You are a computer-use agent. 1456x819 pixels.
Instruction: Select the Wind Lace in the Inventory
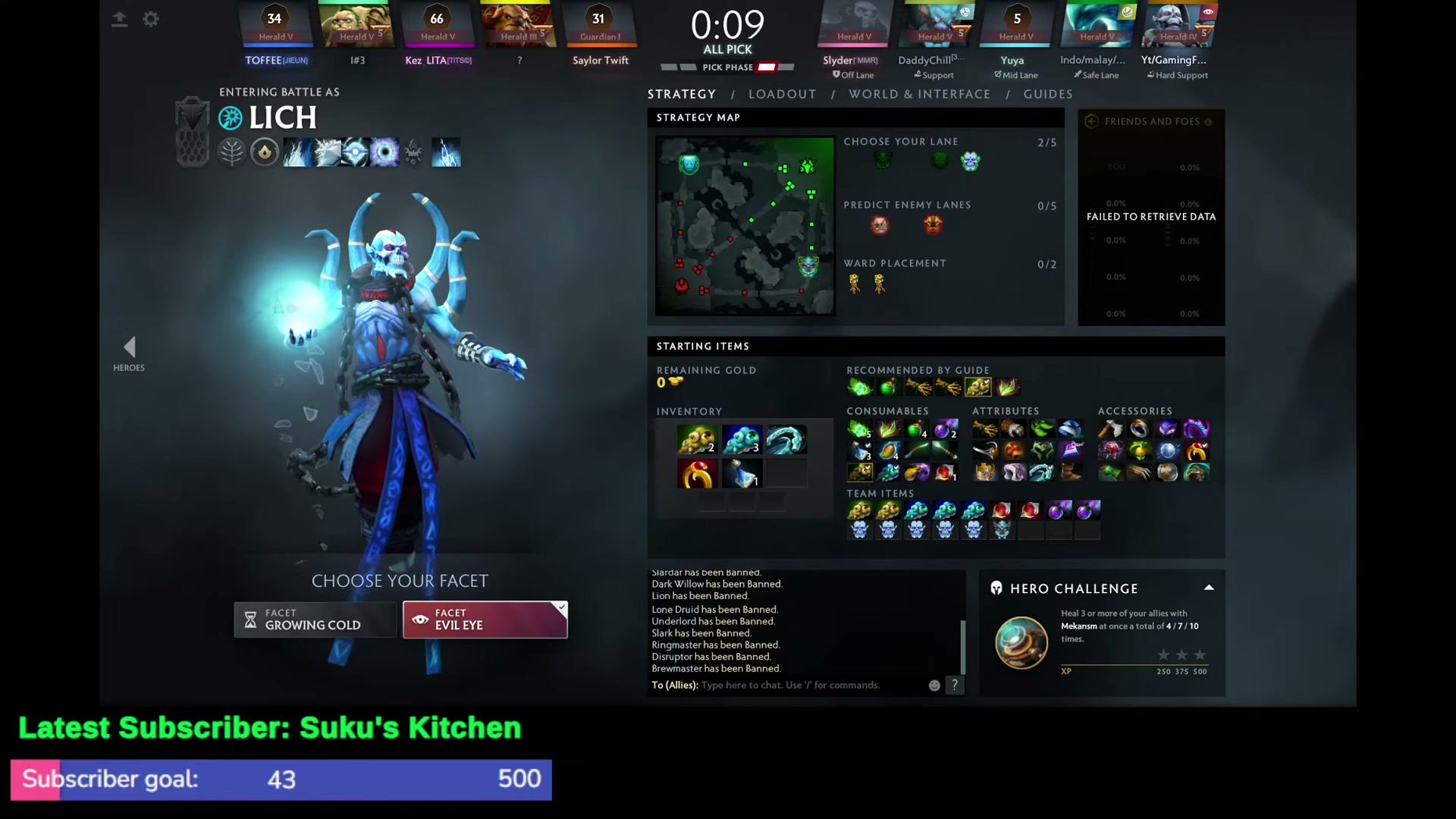(x=786, y=439)
